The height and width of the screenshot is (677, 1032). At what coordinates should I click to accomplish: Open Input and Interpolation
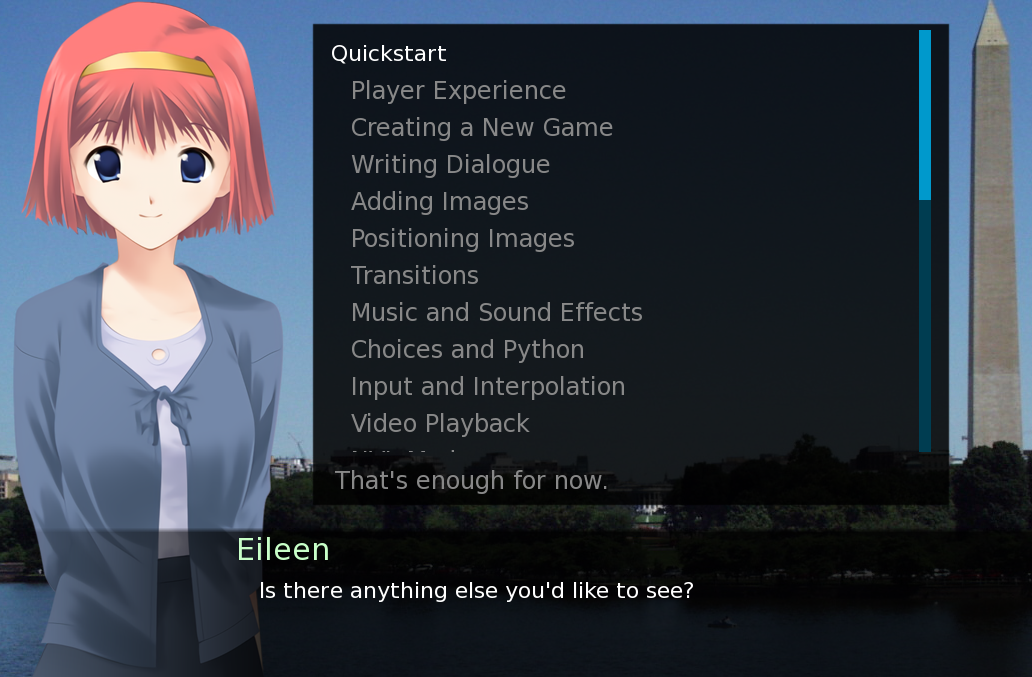tap(487, 387)
